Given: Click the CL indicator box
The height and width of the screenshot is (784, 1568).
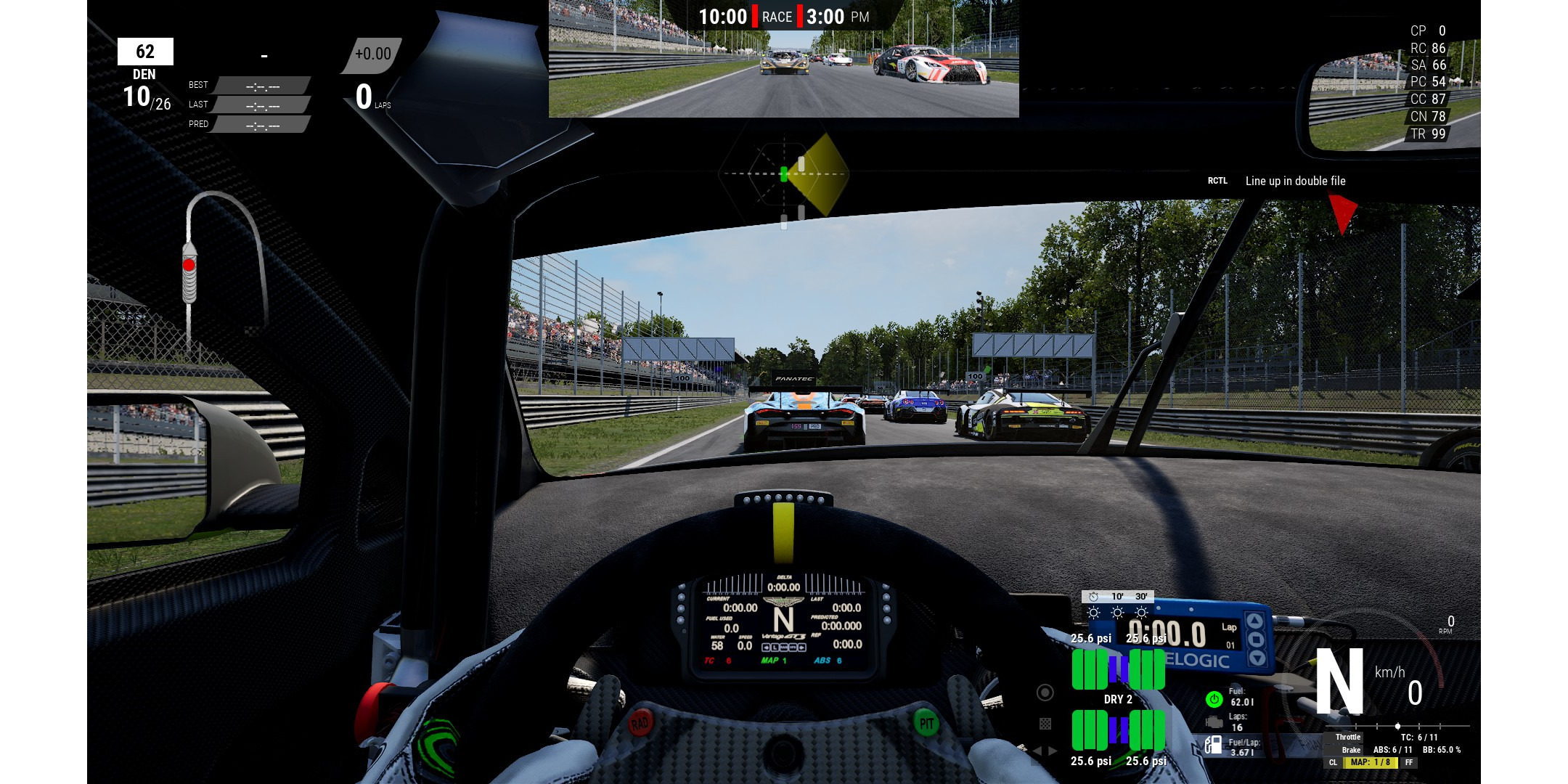Looking at the screenshot, I should (1333, 762).
